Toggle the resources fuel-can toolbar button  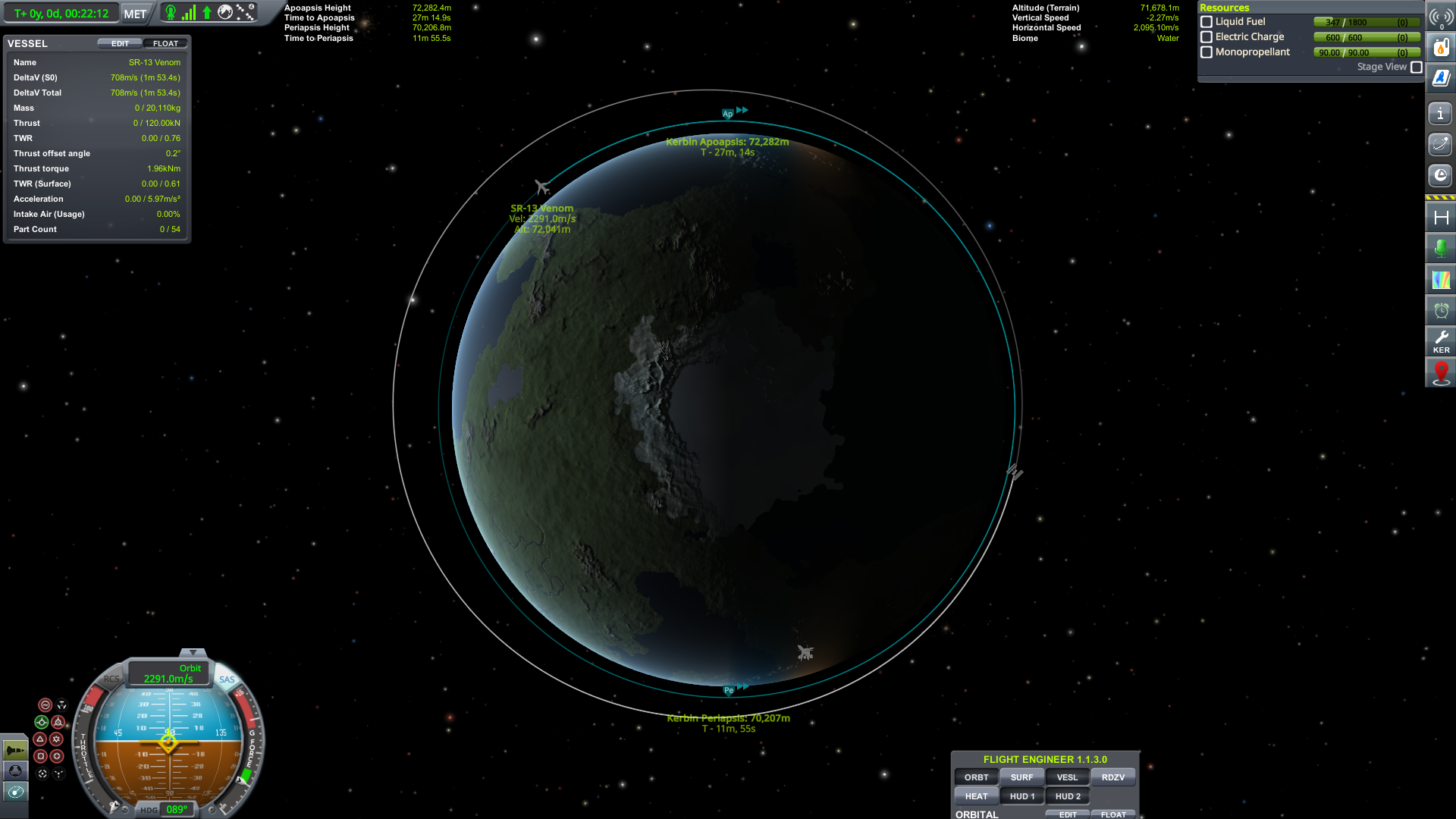[x=1441, y=47]
